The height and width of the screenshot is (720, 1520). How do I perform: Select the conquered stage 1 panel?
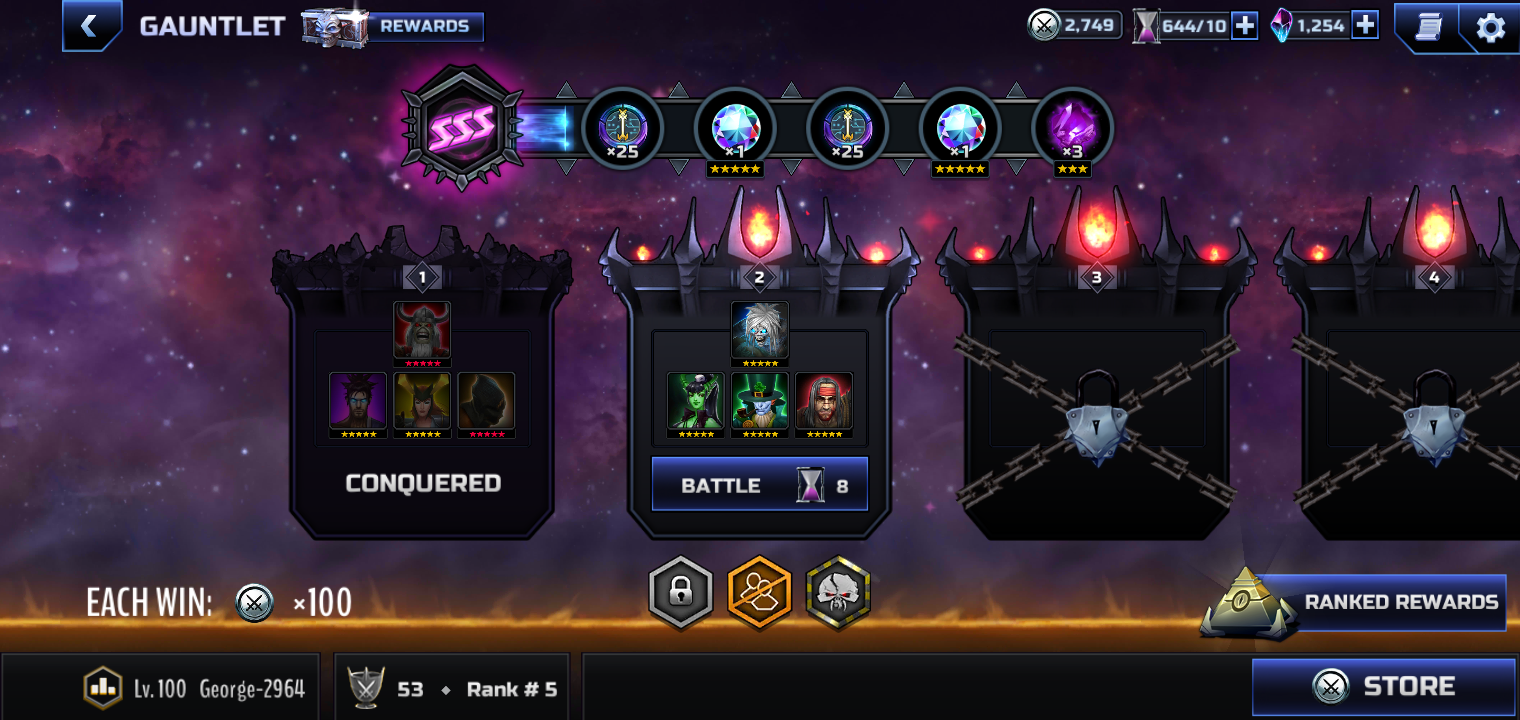[x=422, y=400]
